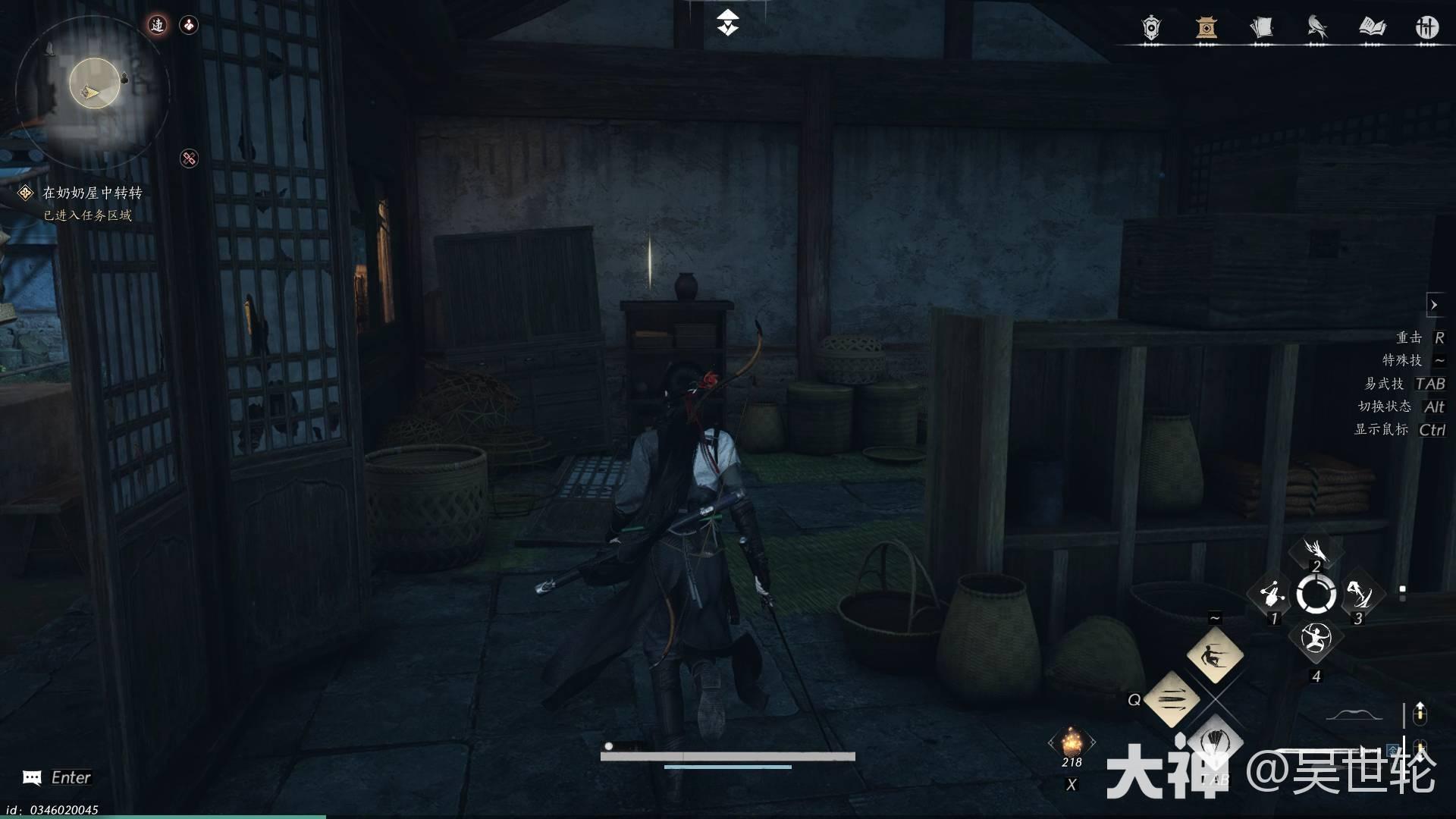Click the red 速 status icon
Viewport: 1456px width, 819px height.
click(157, 25)
